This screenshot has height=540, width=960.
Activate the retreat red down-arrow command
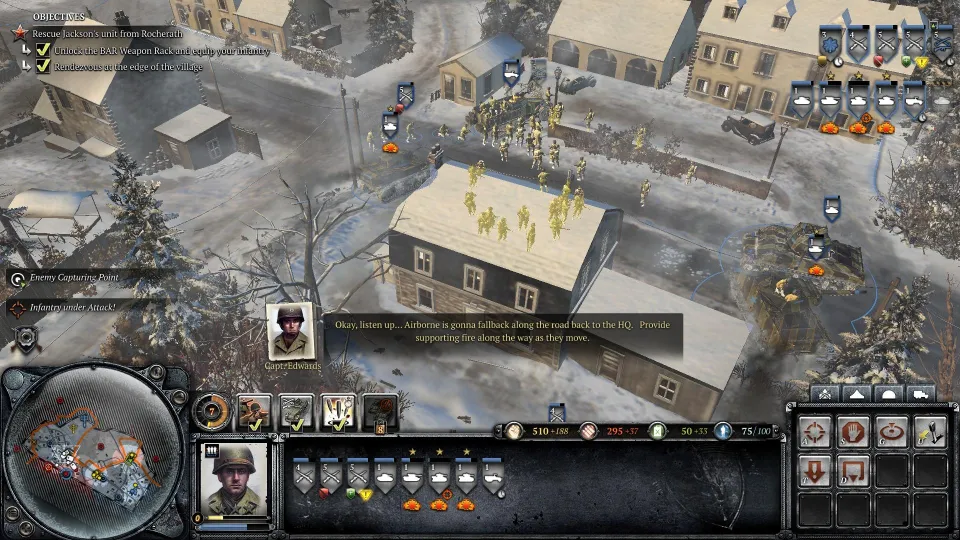pos(814,470)
